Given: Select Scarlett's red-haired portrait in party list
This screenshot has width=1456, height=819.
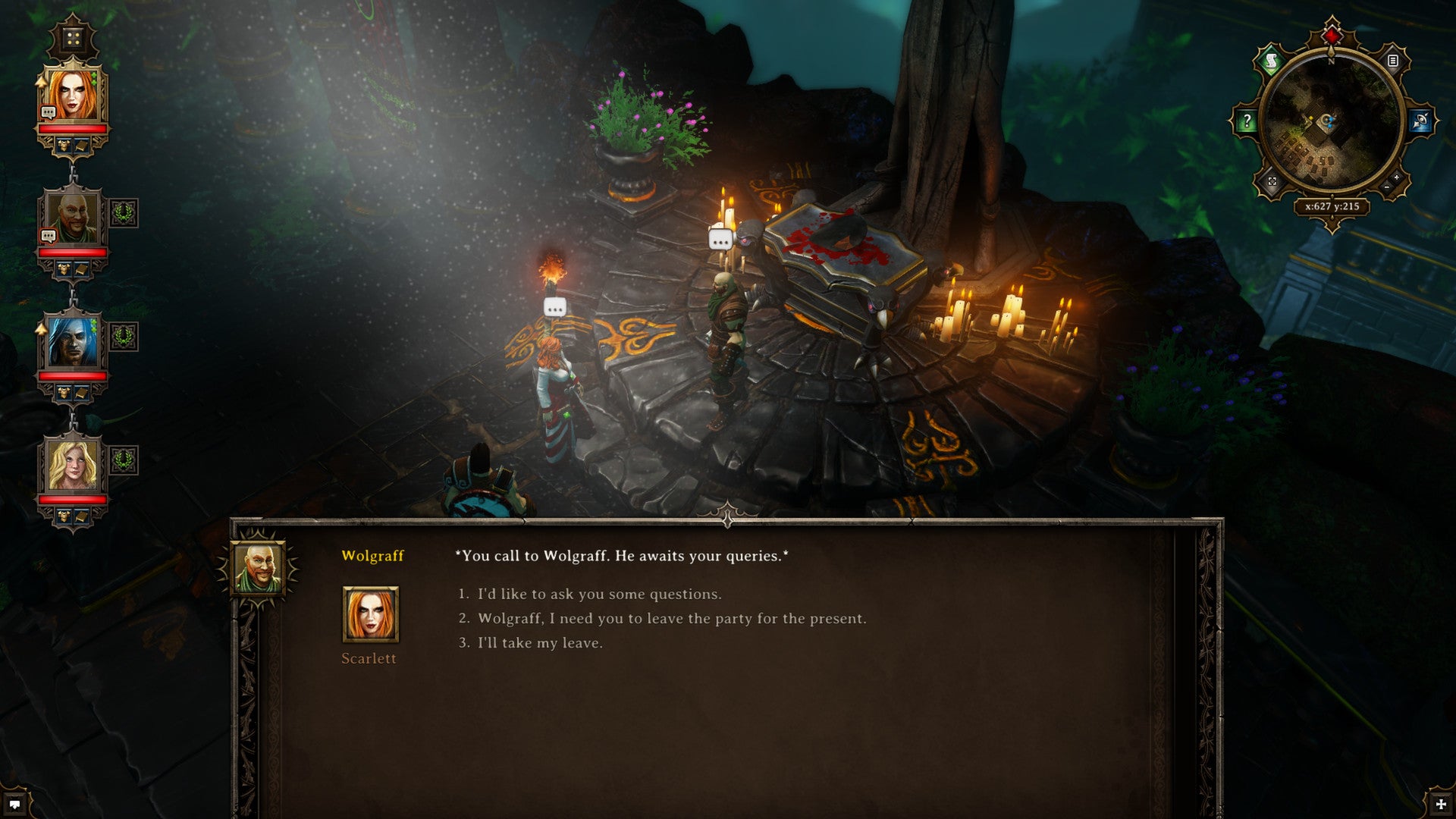Looking at the screenshot, I should tap(72, 94).
